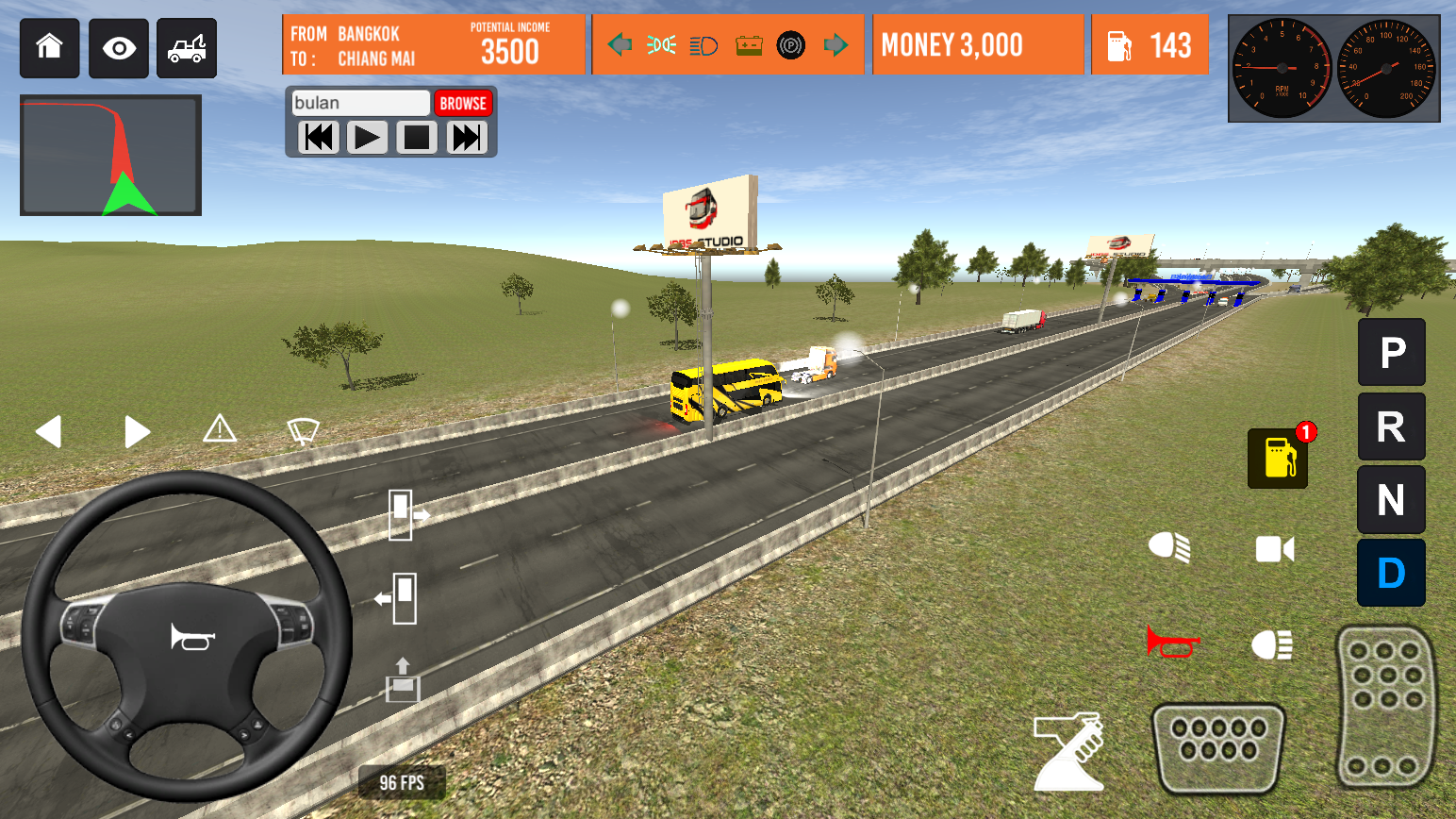Browse for music files
This screenshot has width=1456, height=819.
463,103
